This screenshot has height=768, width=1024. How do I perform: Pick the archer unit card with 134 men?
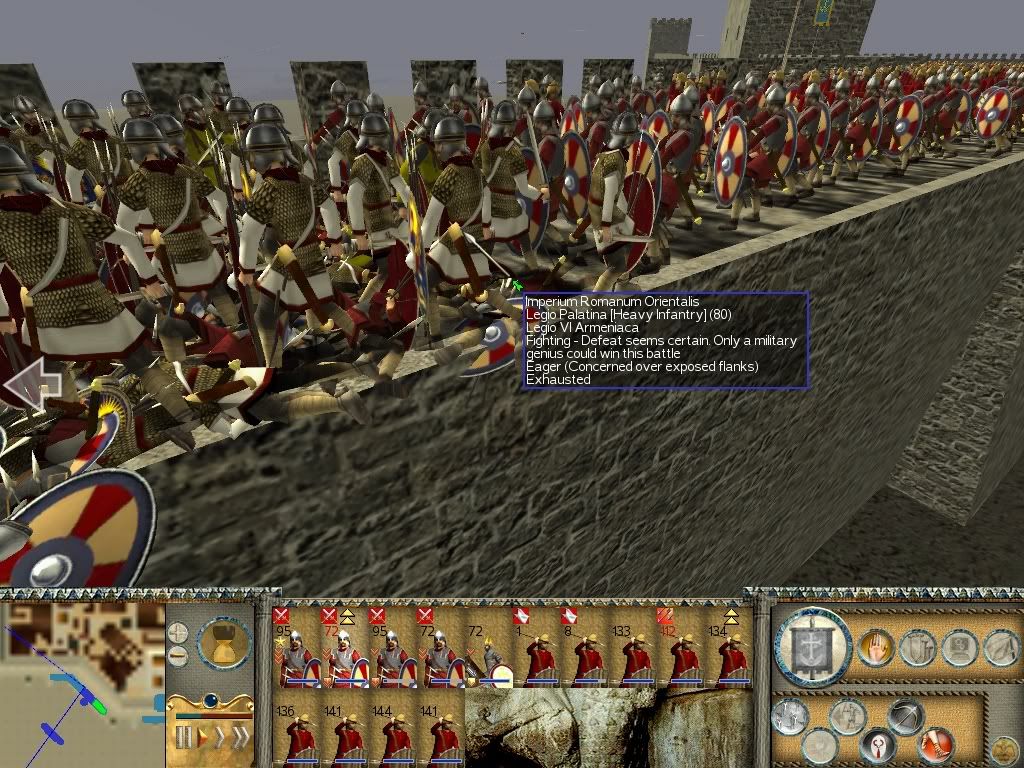[x=733, y=655]
